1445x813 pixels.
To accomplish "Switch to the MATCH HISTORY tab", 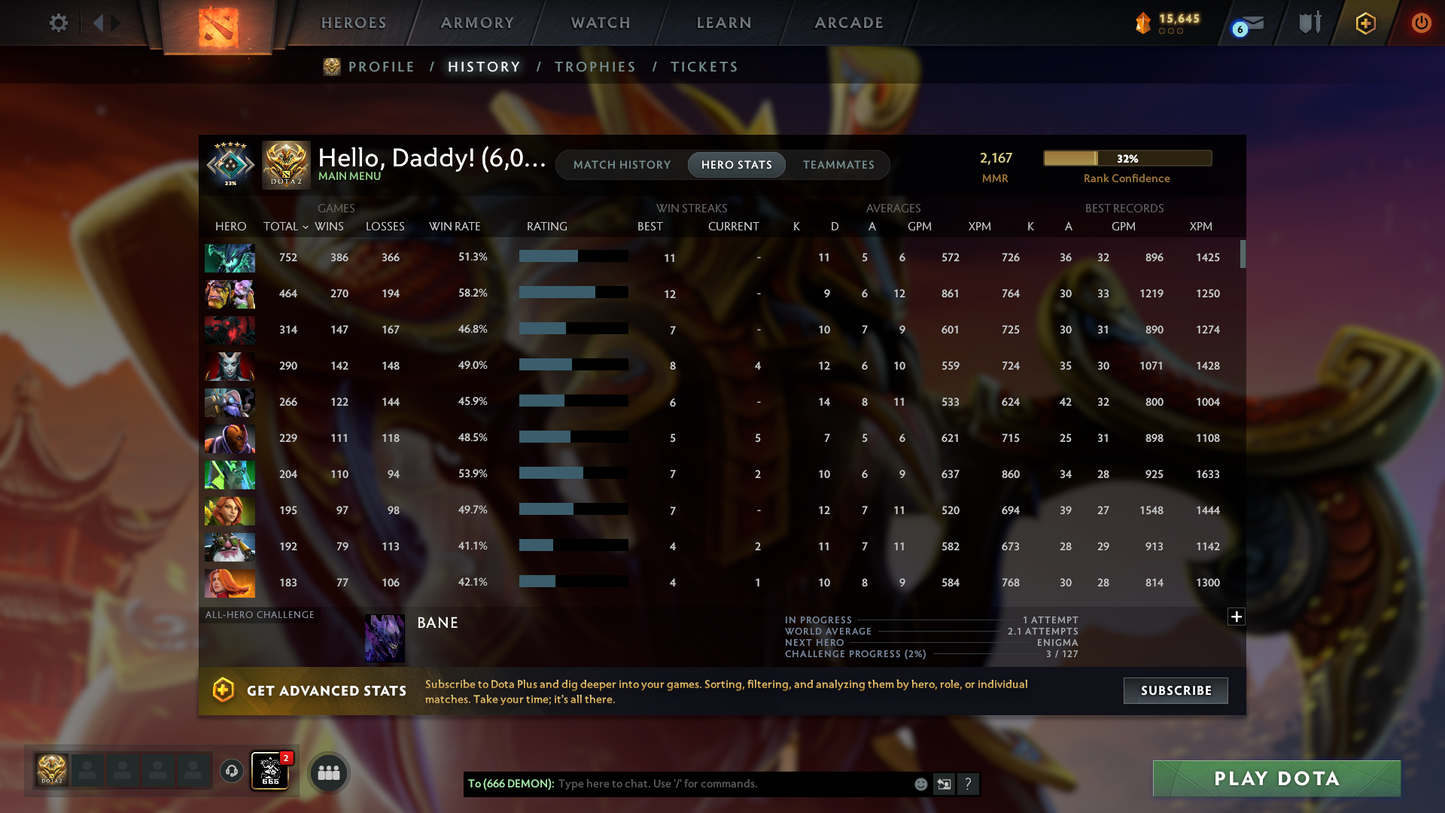I will tap(622, 165).
